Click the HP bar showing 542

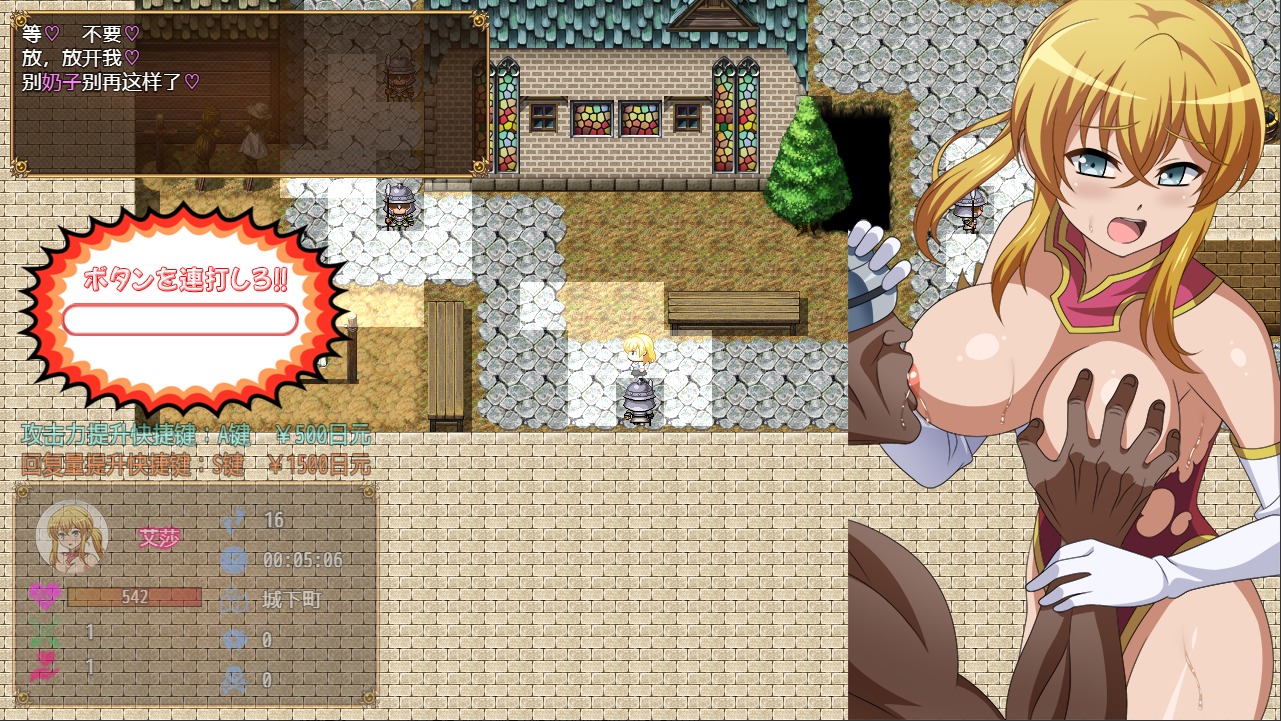tap(135, 597)
